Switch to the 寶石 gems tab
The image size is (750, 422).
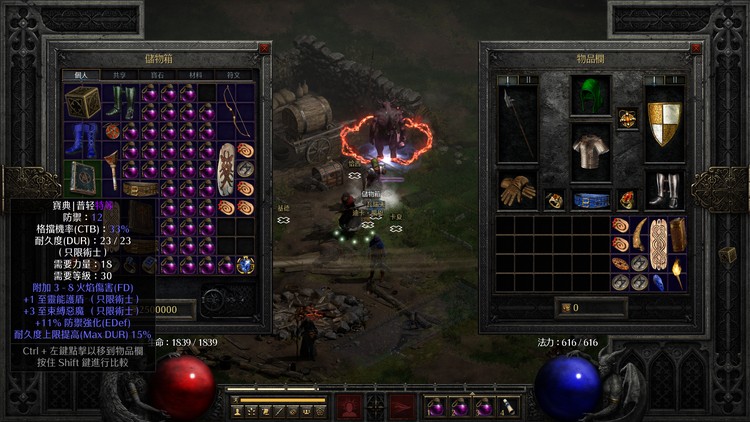(157, 75)
